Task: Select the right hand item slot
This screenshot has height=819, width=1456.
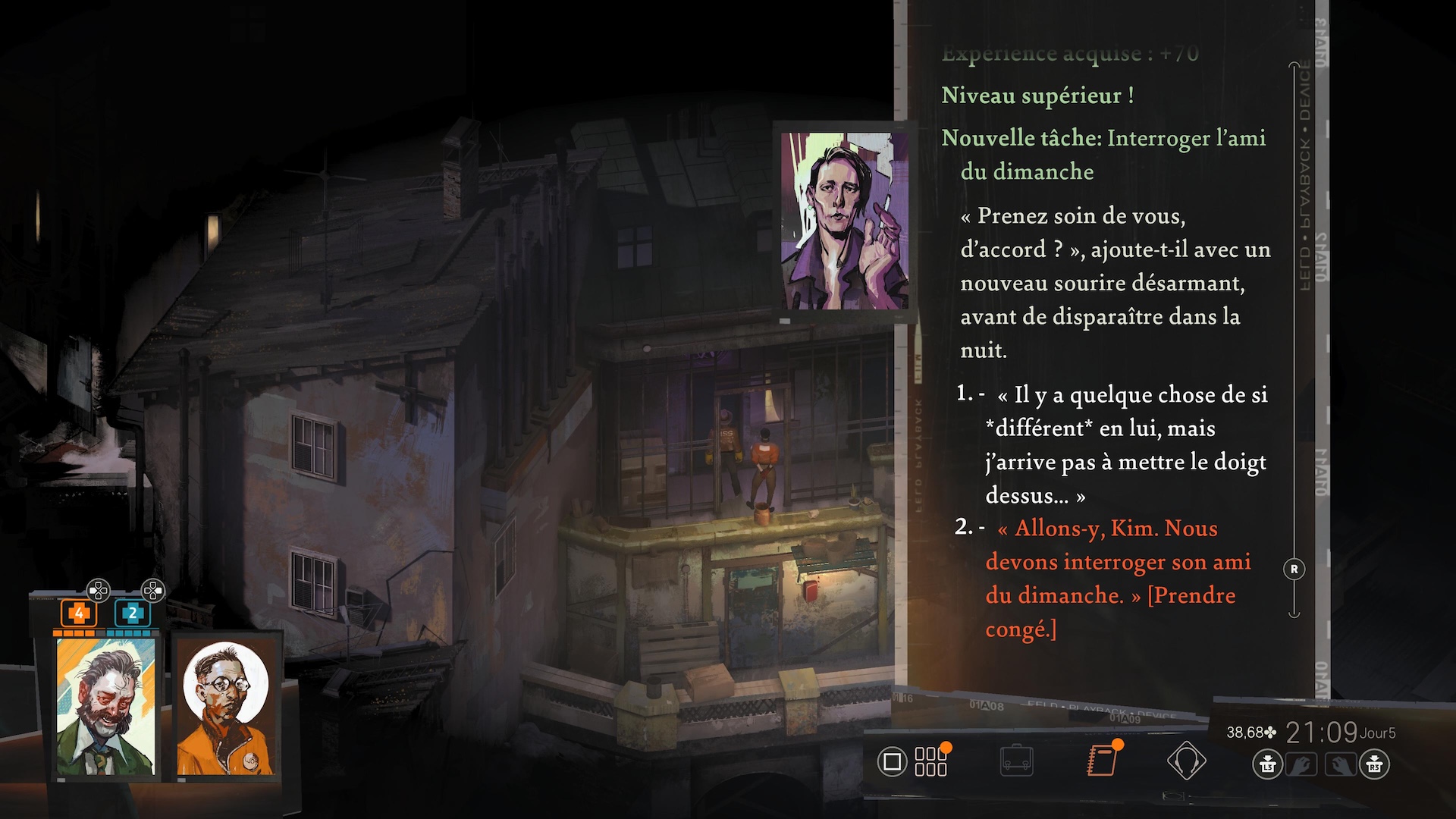Action: 1340,764
